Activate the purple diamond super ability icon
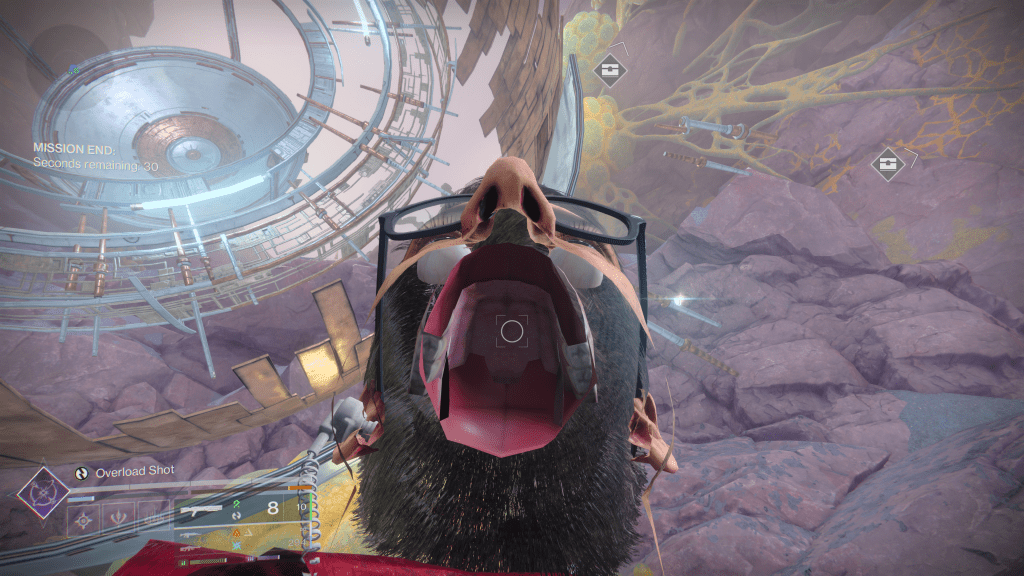The width and height of the screenshot is (1024, 576). coord(43,493)
